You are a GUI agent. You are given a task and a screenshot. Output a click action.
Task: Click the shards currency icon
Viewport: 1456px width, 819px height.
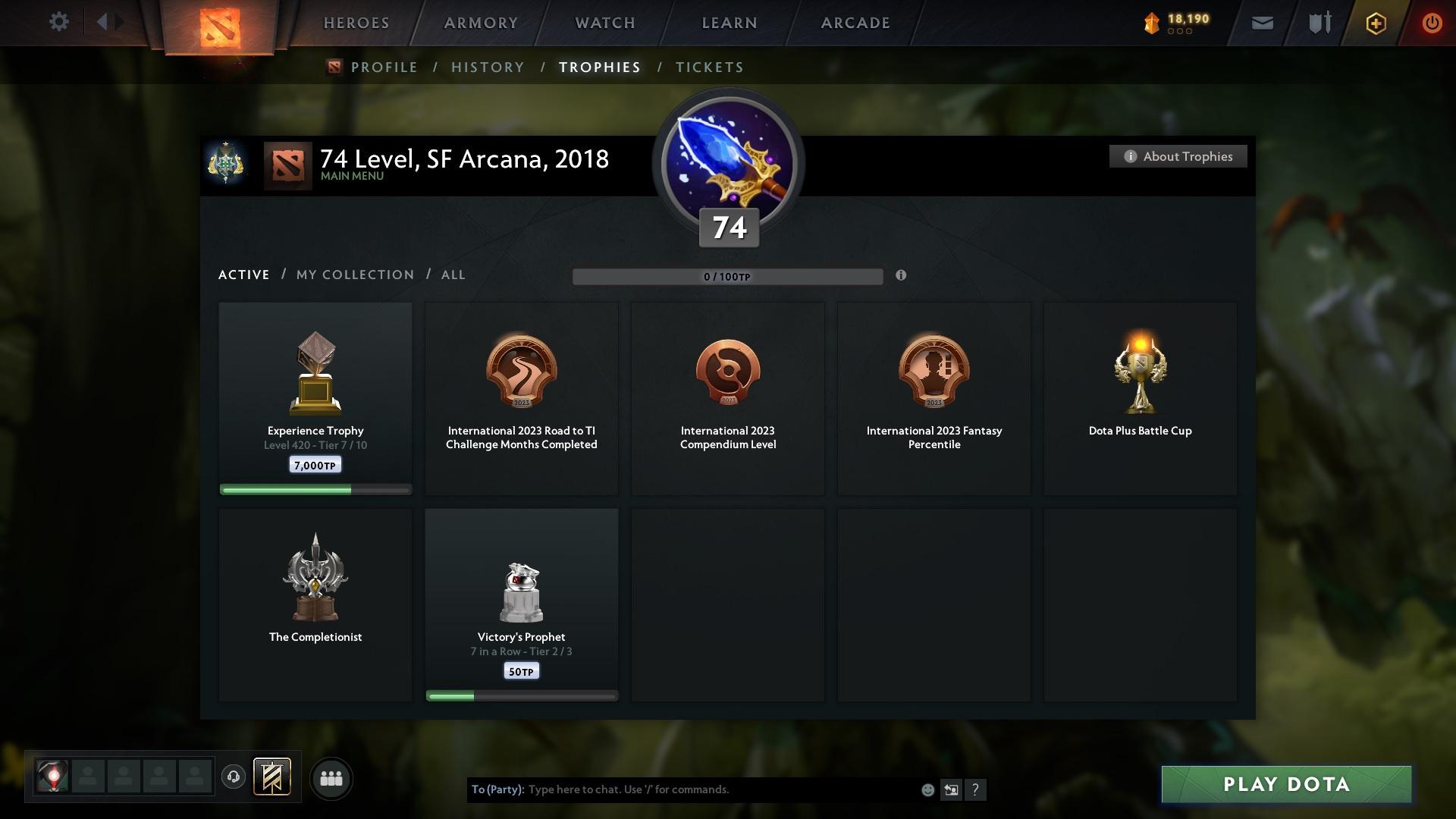tap(1152, 23)
